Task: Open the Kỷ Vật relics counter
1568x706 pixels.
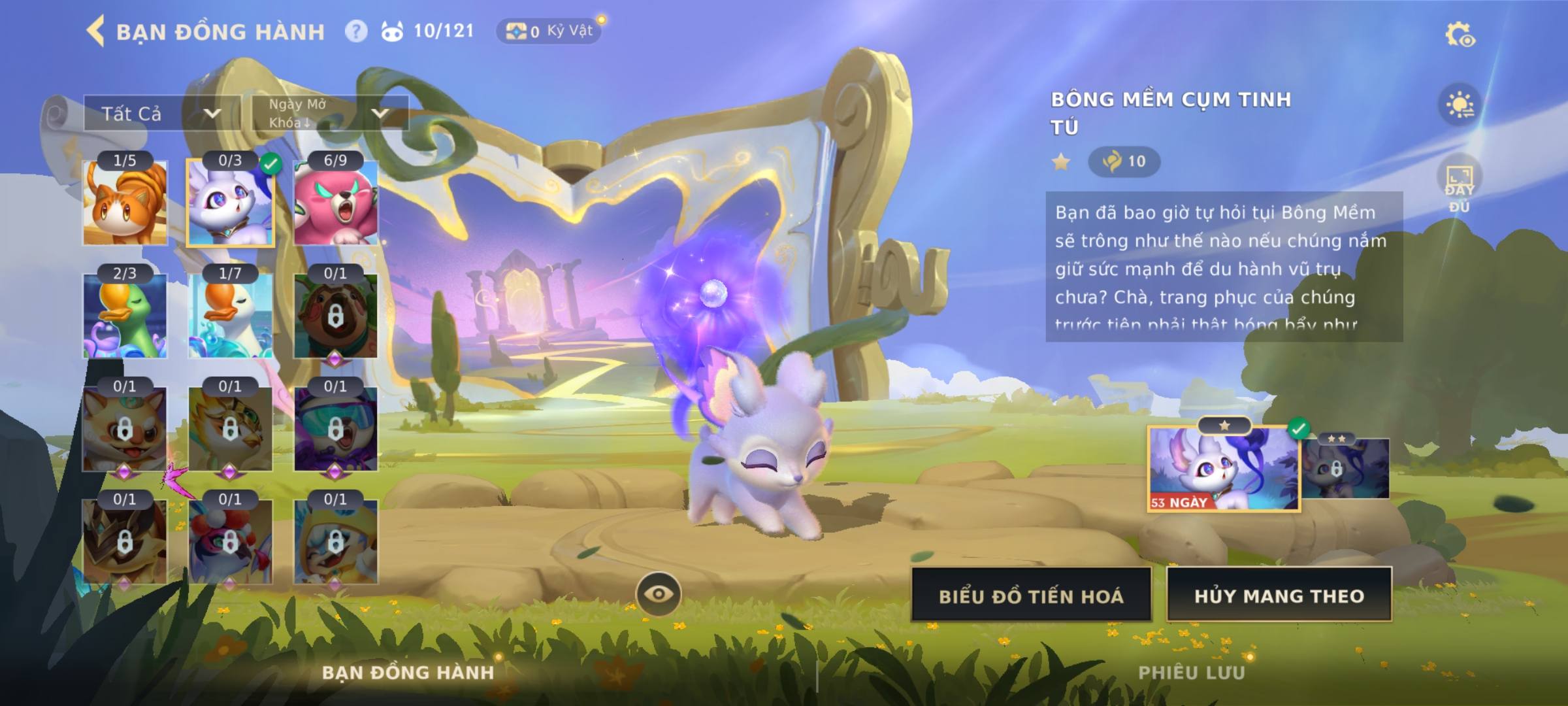Action: coord(549,31)
